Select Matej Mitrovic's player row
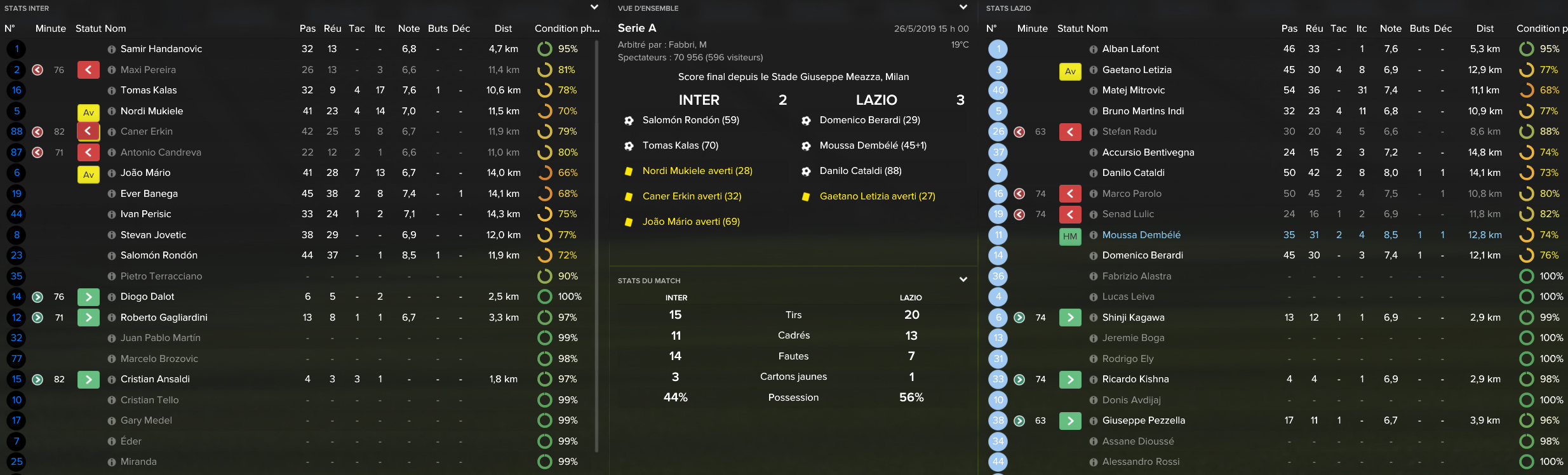This screenshot has width=1568, height=475. (1134, 90)
